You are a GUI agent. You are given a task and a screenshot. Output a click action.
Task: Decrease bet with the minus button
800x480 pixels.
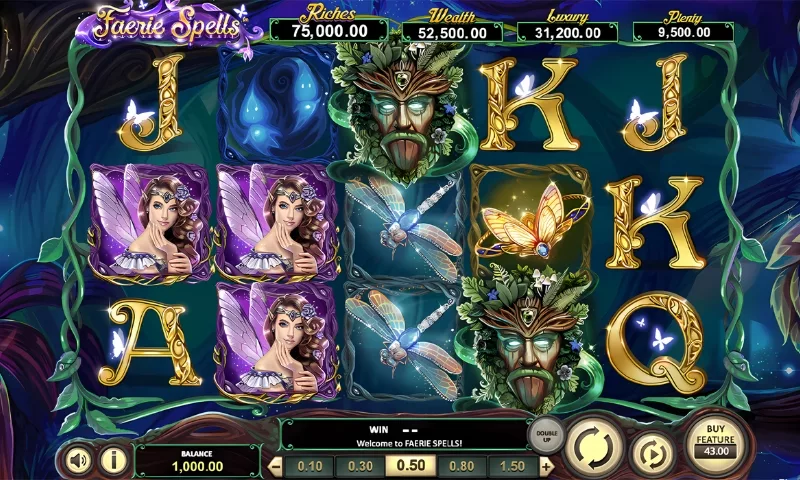point(277,466)
